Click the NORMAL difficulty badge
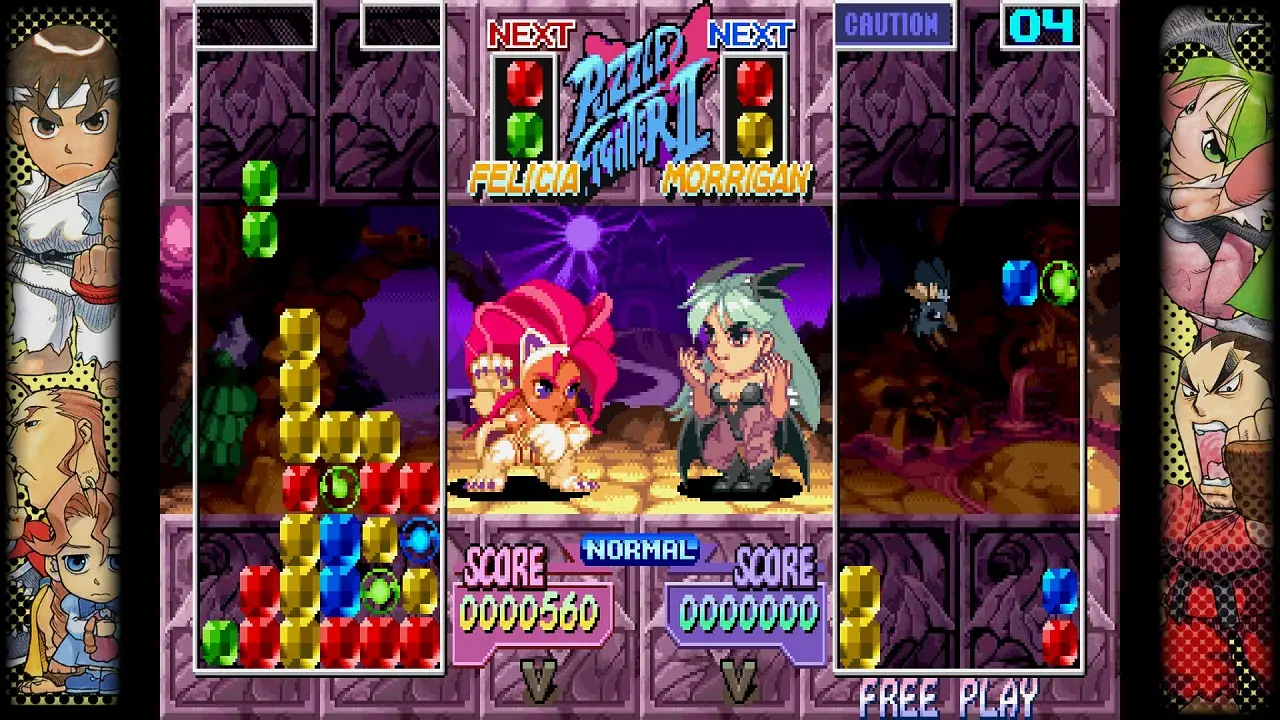The height and width of the screenshot is (720, 1280). [x=638, y=549]
